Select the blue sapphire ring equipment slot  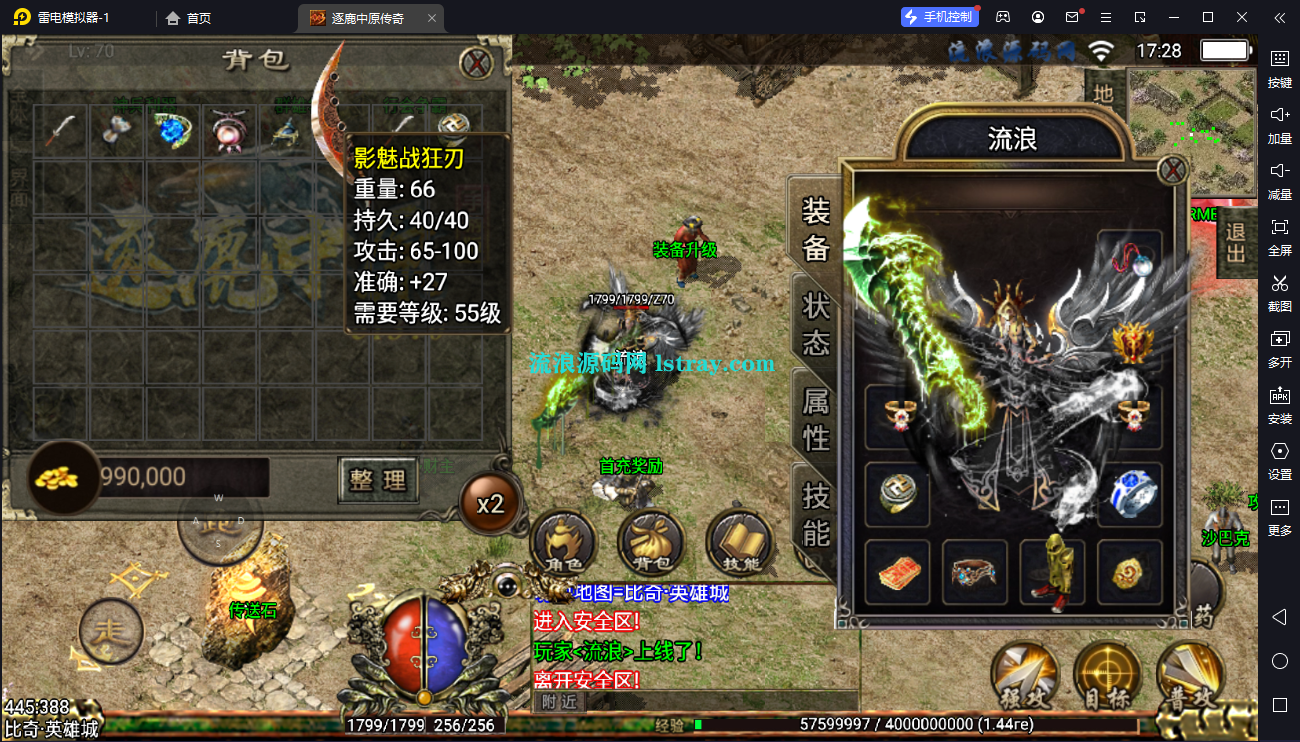(x=1131, y=494)
